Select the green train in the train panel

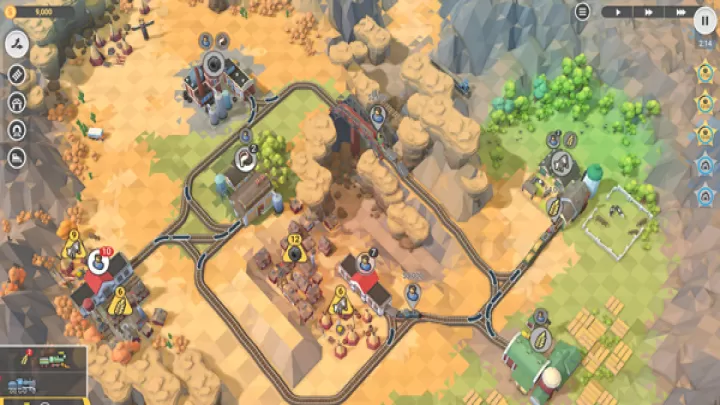(x=53, y=360)
